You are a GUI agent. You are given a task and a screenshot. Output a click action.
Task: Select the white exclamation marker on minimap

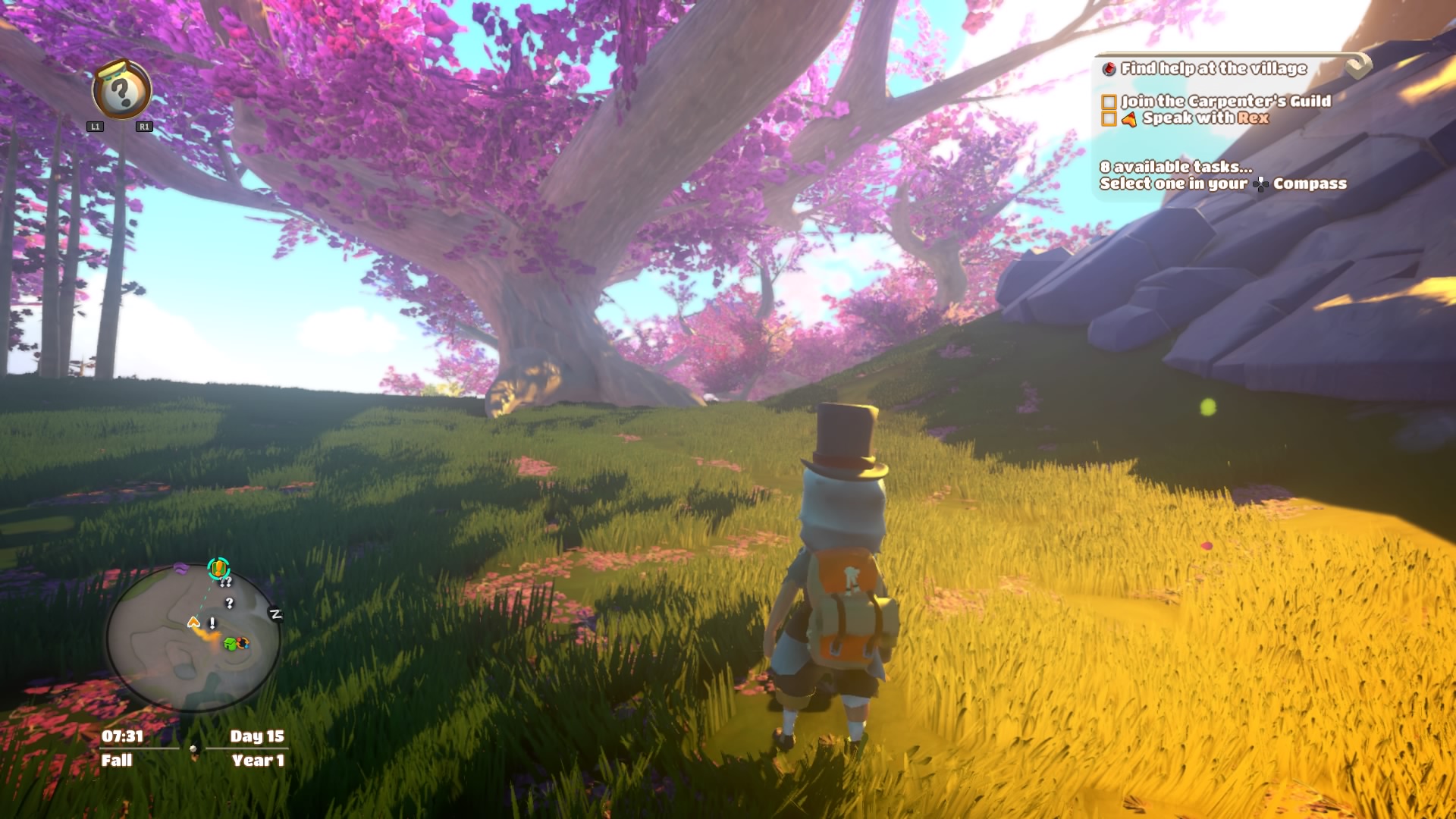click(x=212, y=623)
